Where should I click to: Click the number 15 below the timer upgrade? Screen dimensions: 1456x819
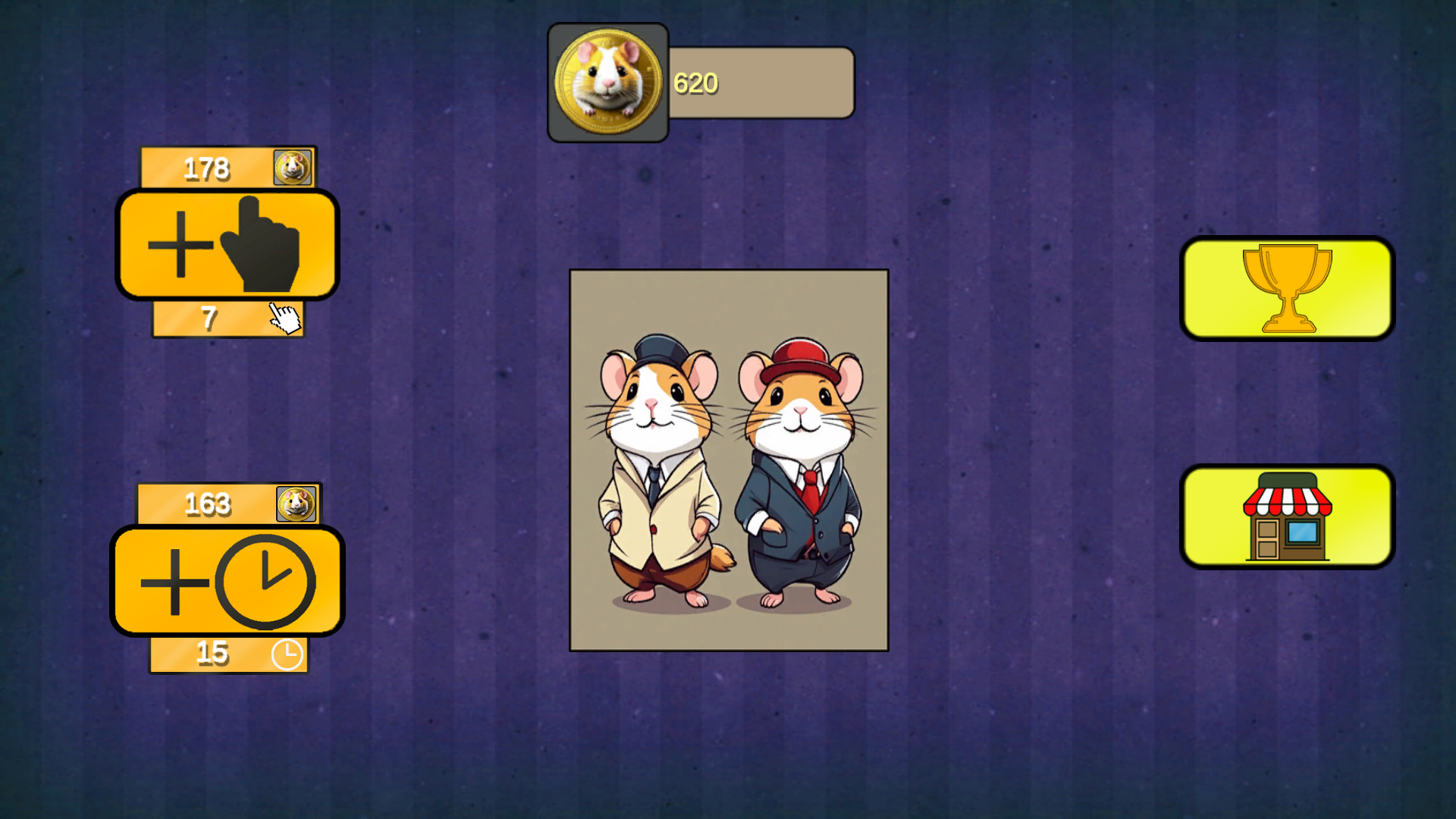212,652
